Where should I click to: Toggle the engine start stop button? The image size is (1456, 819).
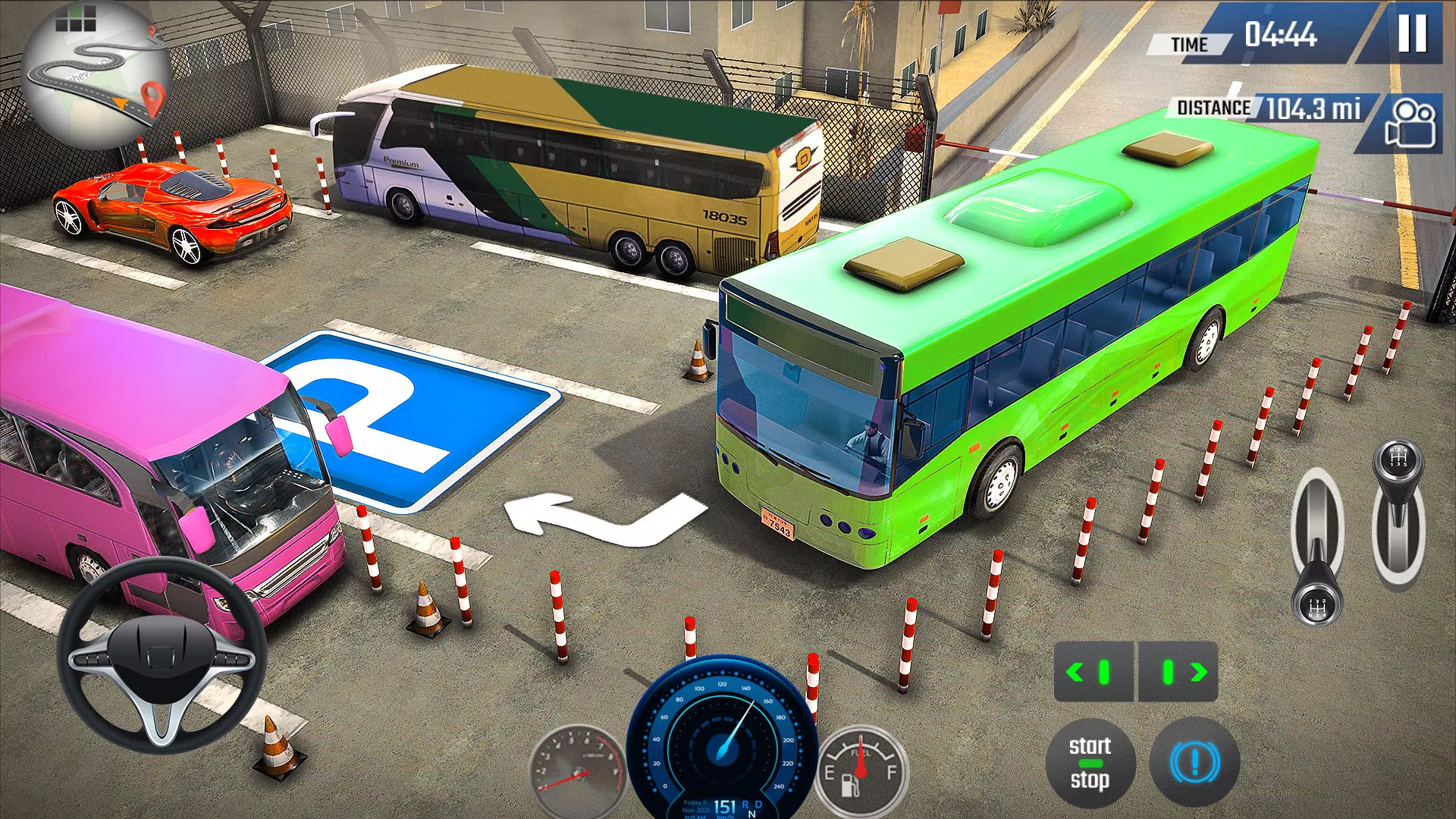click(x=1090, y=763)
